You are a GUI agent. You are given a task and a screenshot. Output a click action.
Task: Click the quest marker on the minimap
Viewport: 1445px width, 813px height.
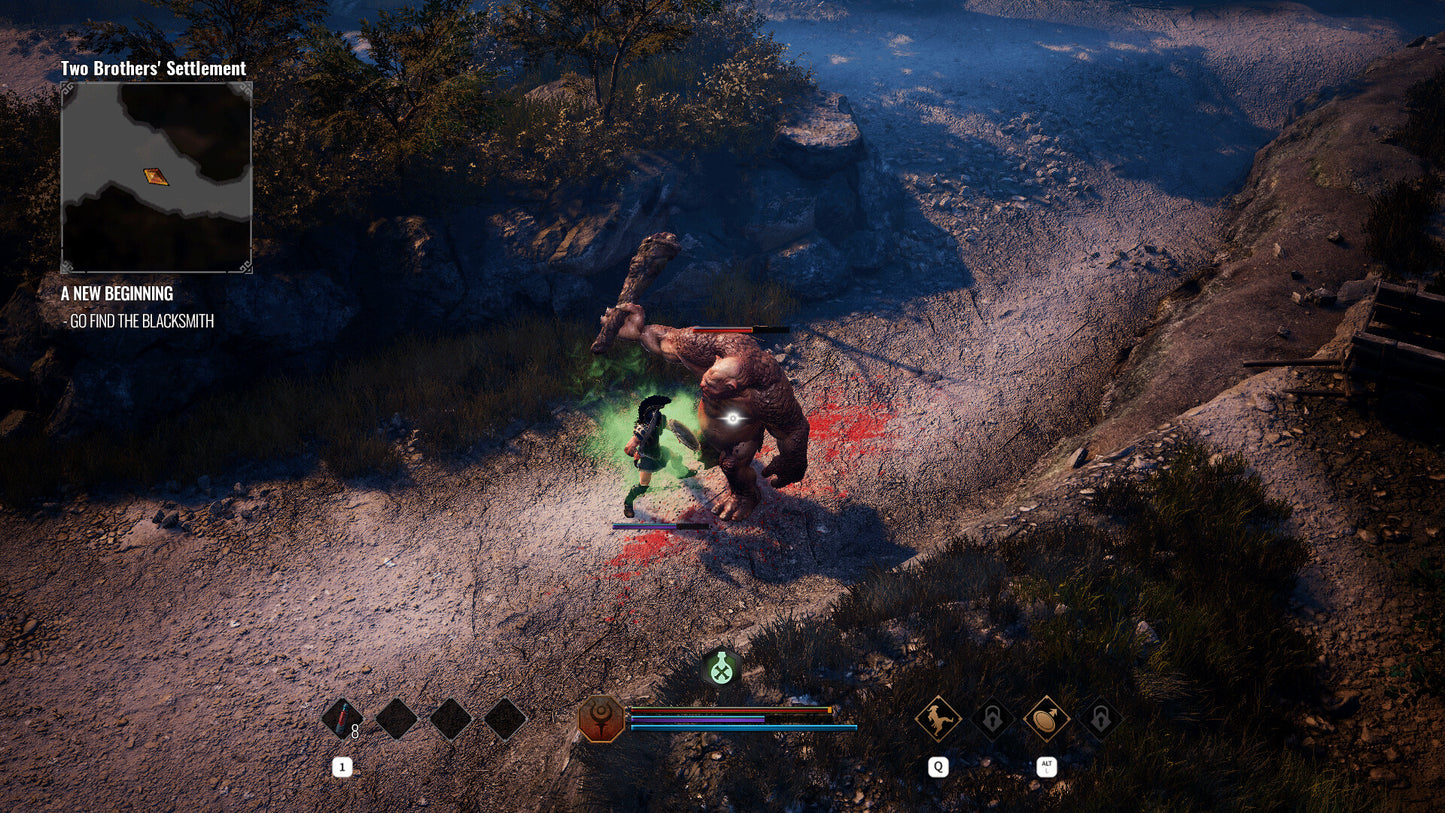(x=154, y=178)
